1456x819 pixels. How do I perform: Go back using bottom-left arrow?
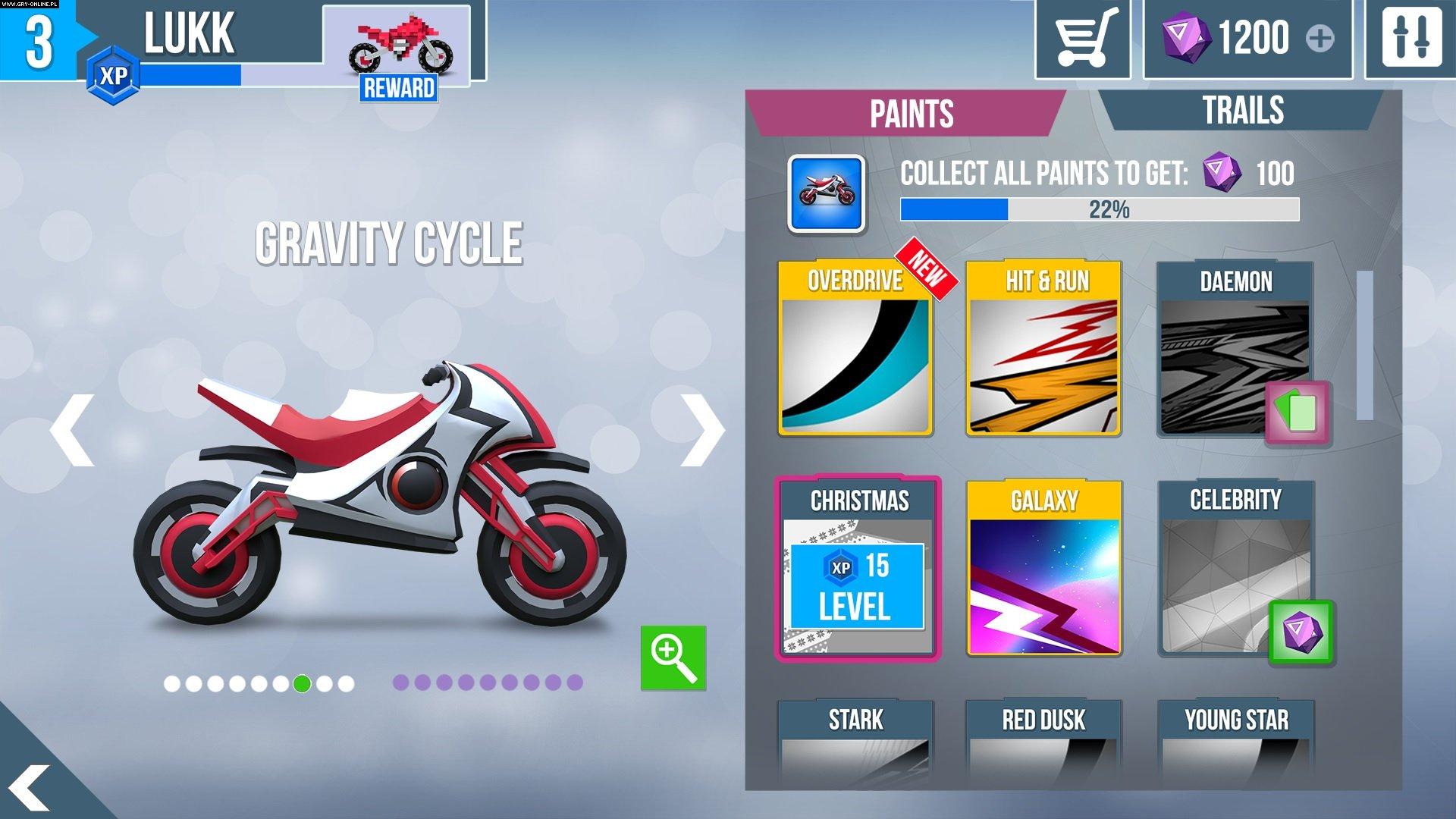(30, 789)
